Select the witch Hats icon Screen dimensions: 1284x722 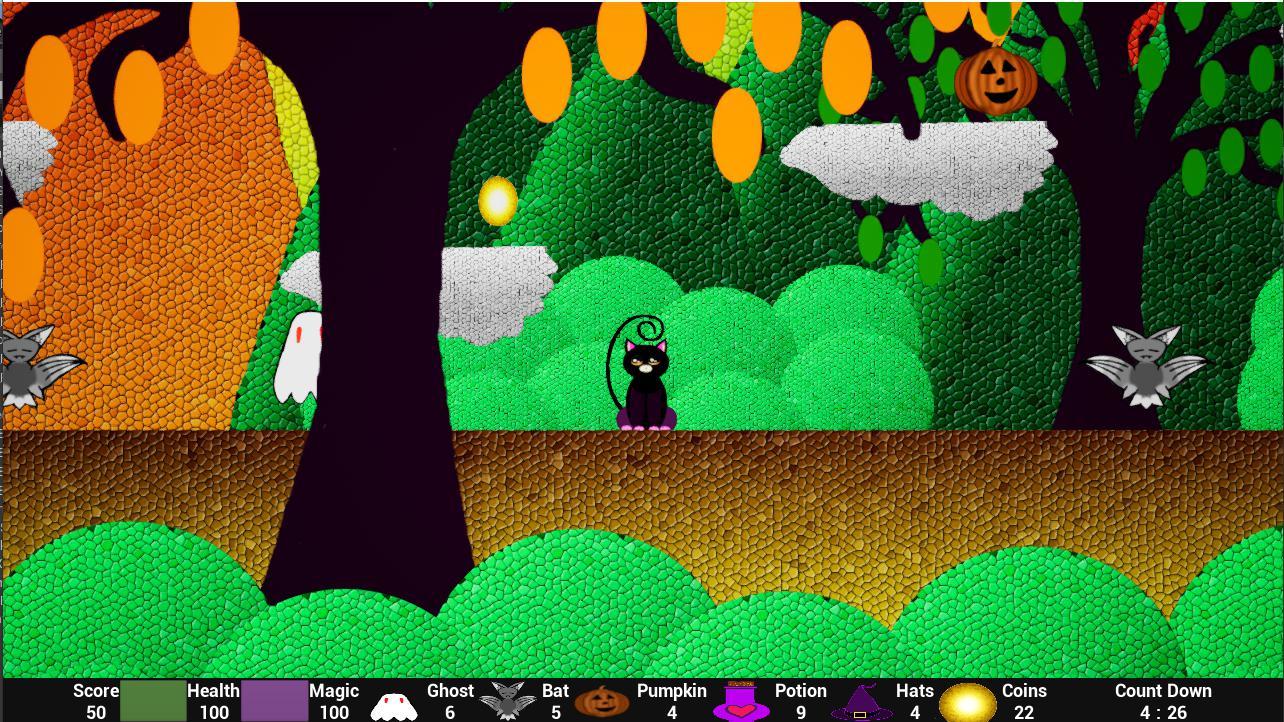click(862, 701)
